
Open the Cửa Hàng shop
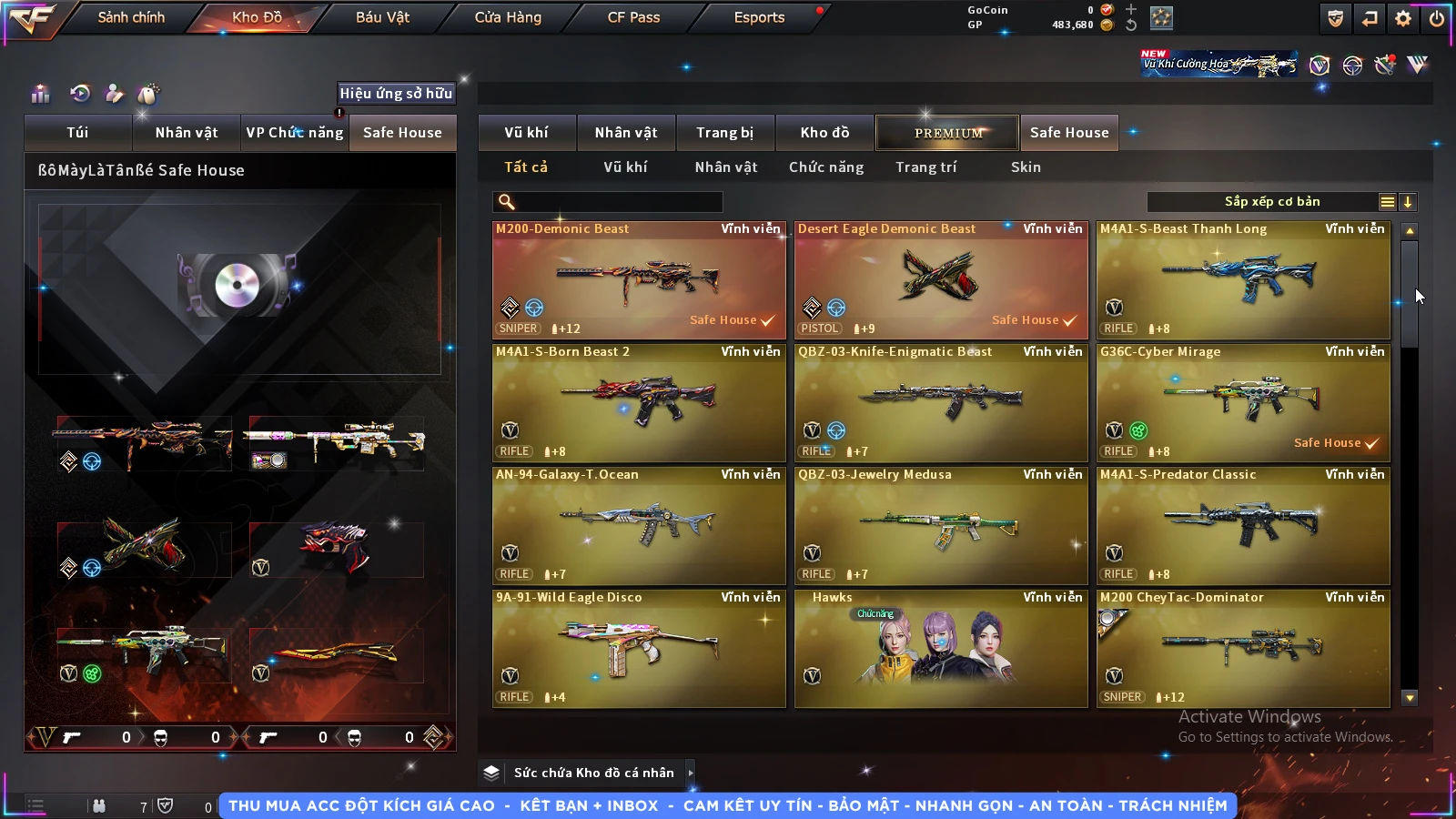pos(508,17)
